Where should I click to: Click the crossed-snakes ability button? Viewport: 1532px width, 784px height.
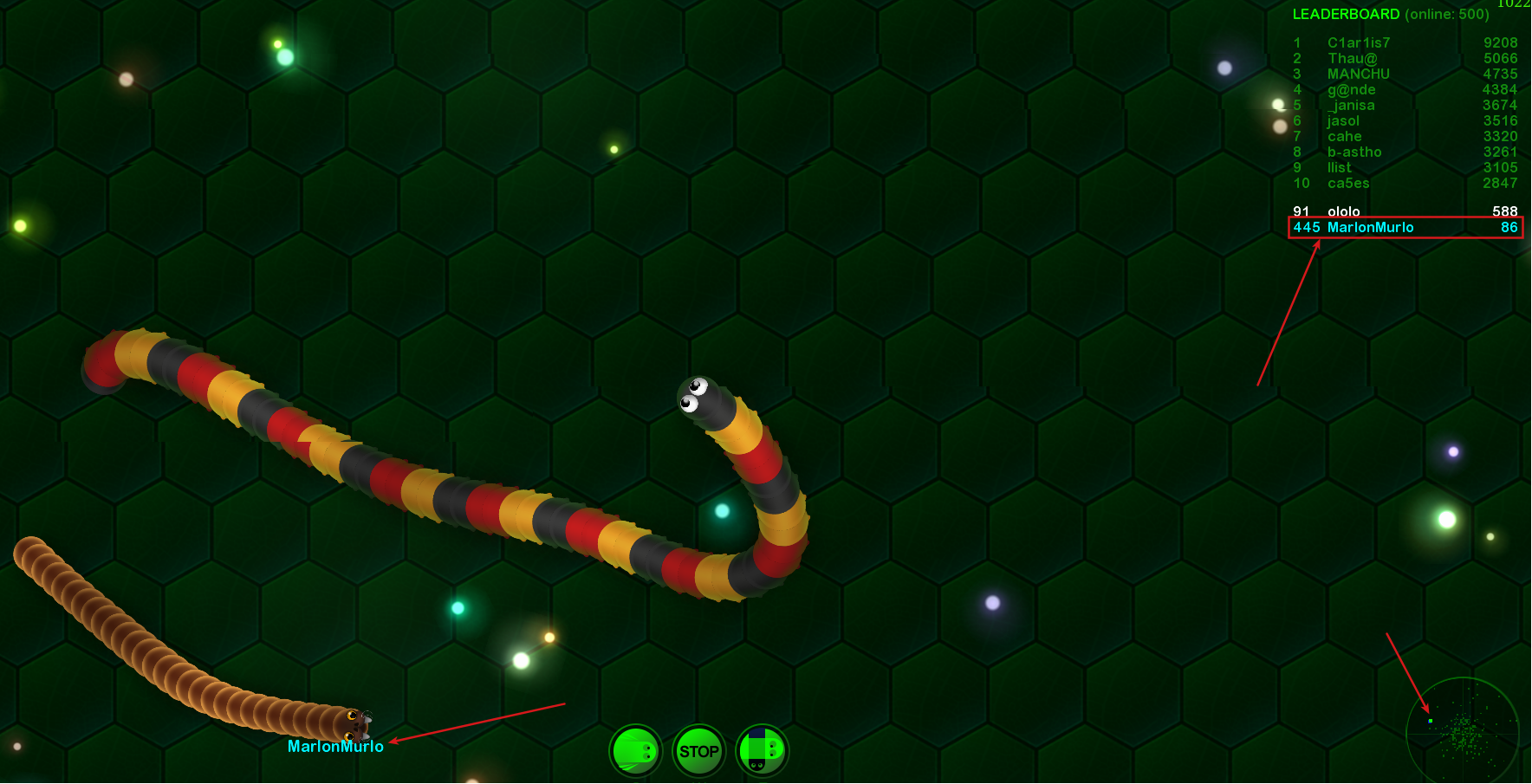coord(762,750)
